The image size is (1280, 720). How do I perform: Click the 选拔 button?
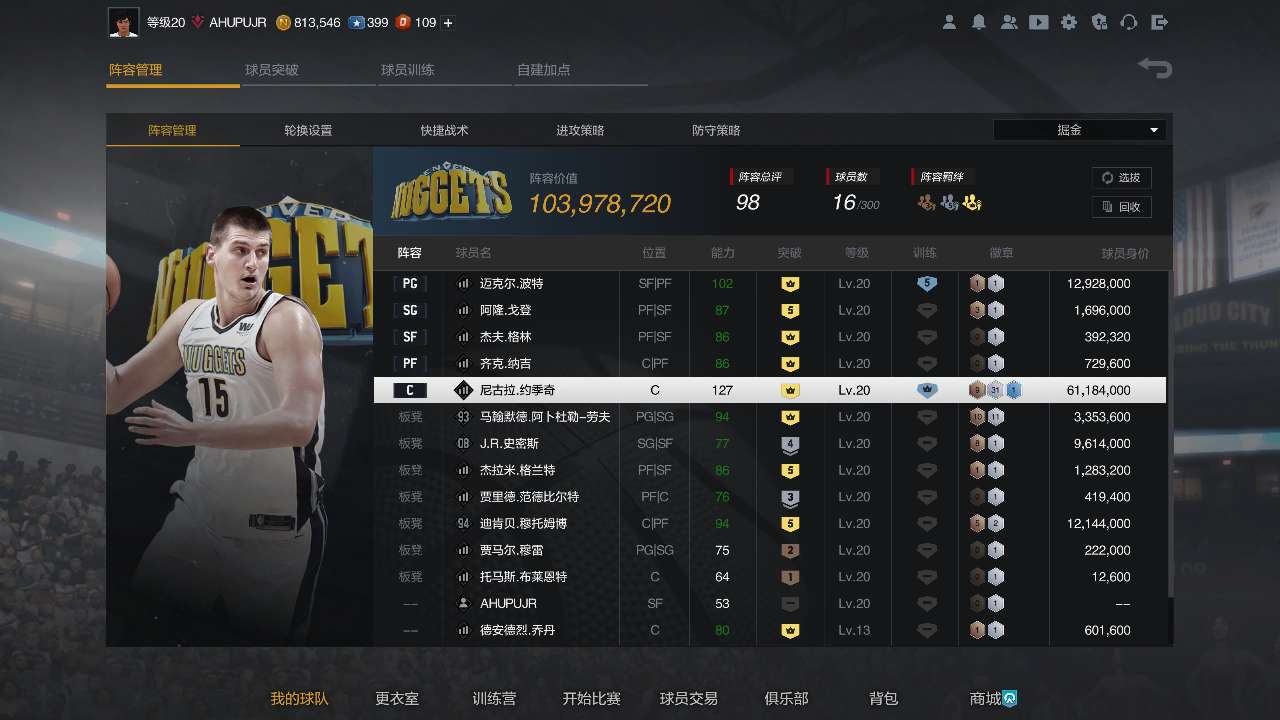click(1121, 177)
